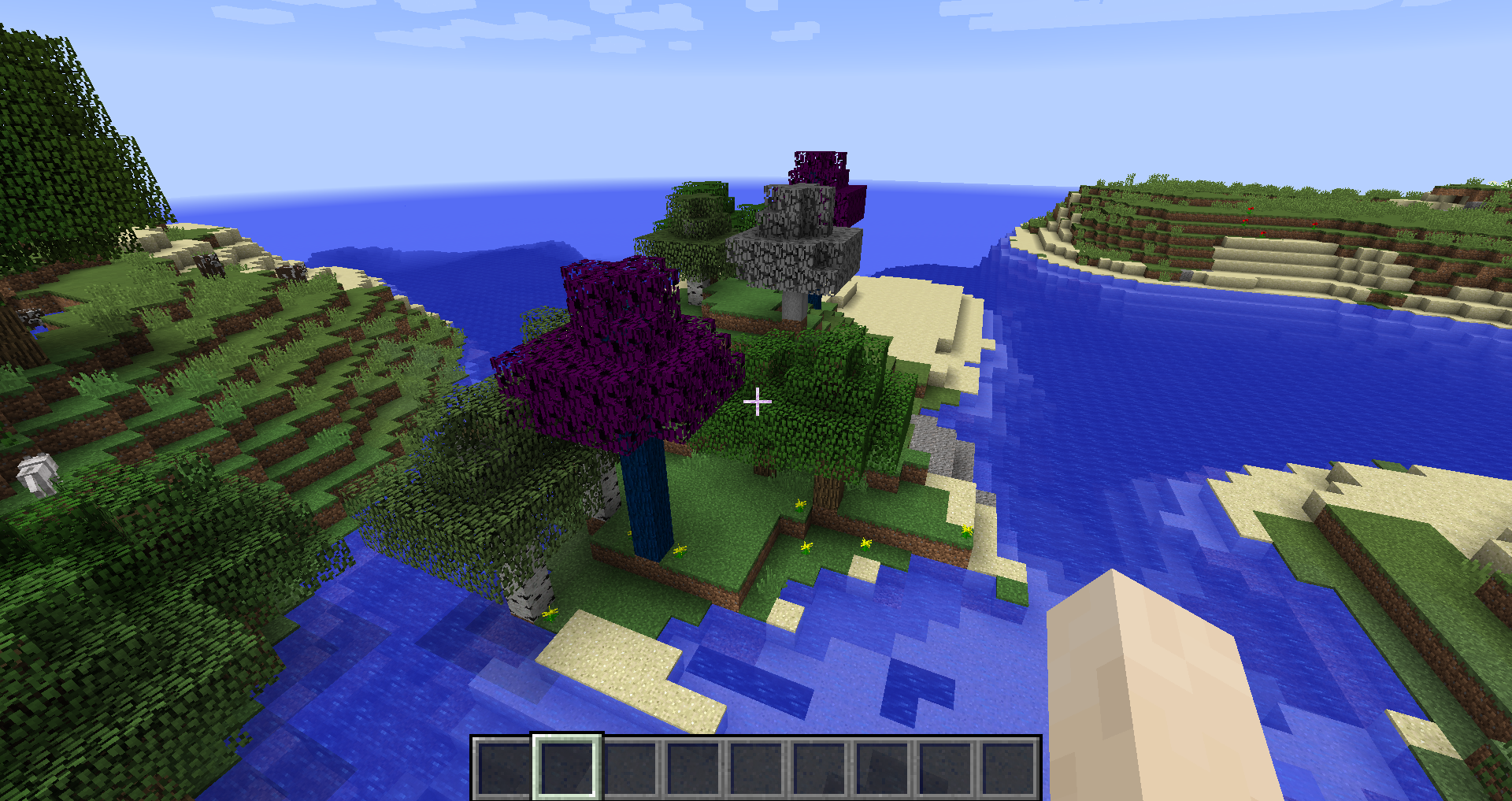1512x801 pixels.
Task: Select the currently highlighted second hotbar slot
Action: pos(565,768)
